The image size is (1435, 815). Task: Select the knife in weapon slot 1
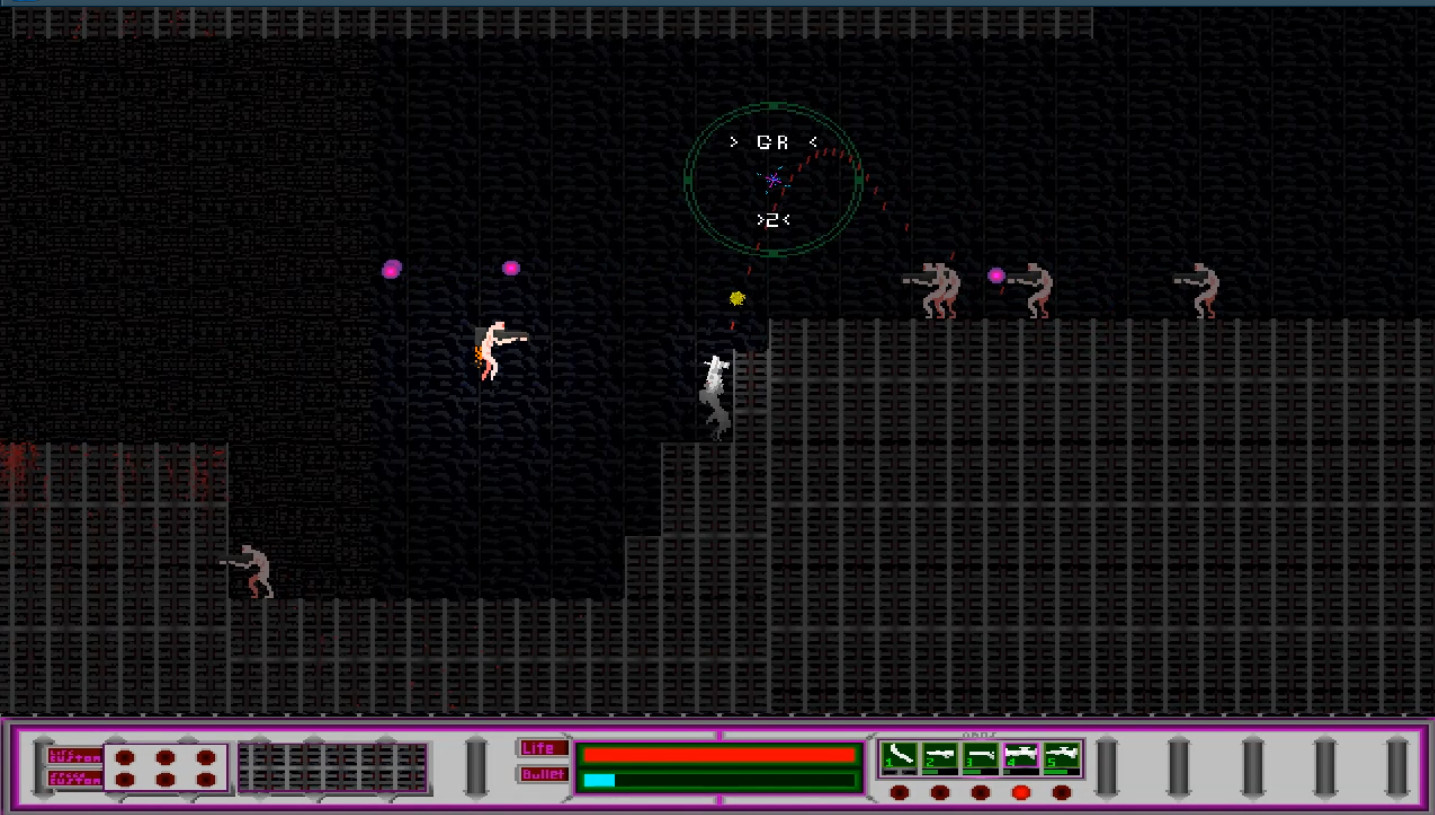tap(900, 752)
